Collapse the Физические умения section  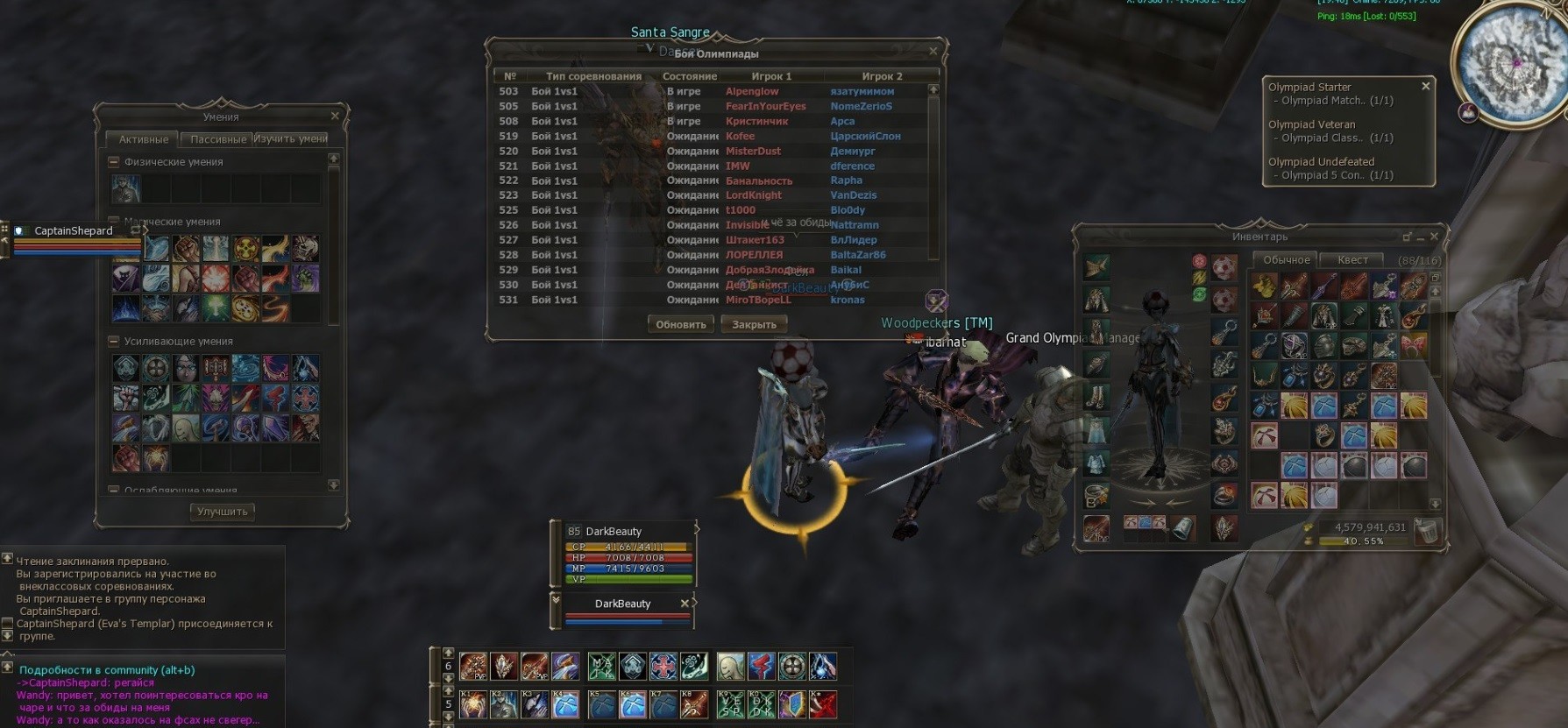point(114,162)
